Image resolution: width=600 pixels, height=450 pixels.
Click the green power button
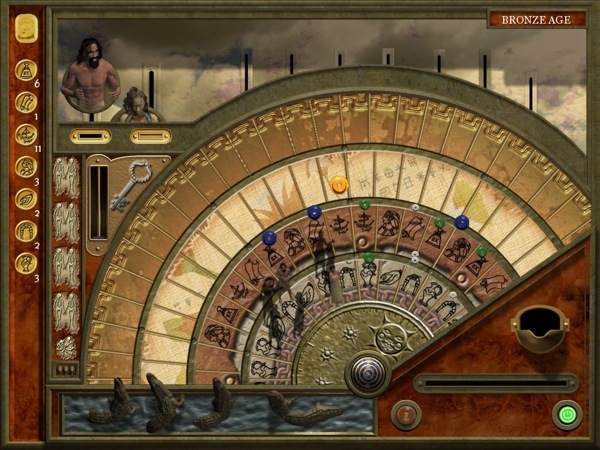click(x=567, y=413)
